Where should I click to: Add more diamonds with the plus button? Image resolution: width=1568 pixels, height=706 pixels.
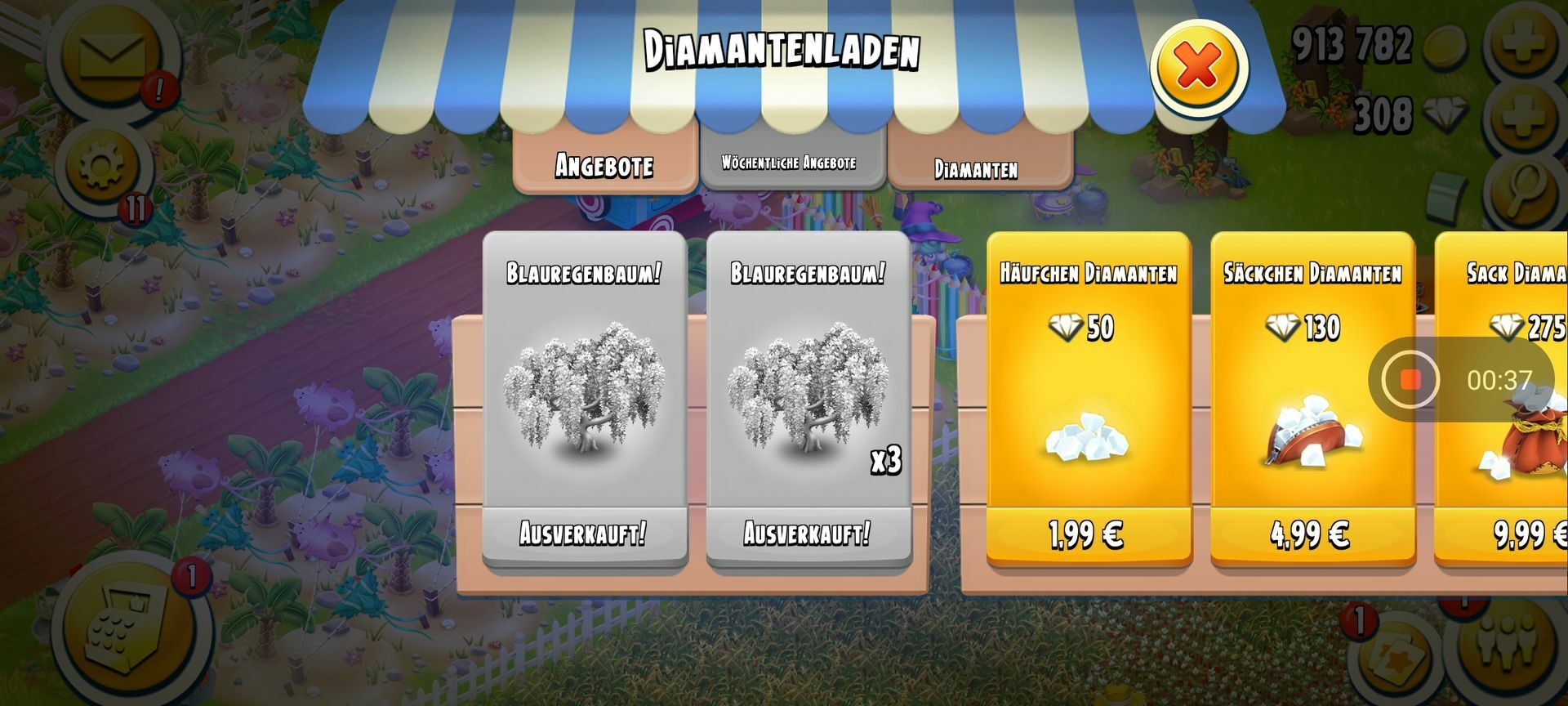[x=1524, y=116]
